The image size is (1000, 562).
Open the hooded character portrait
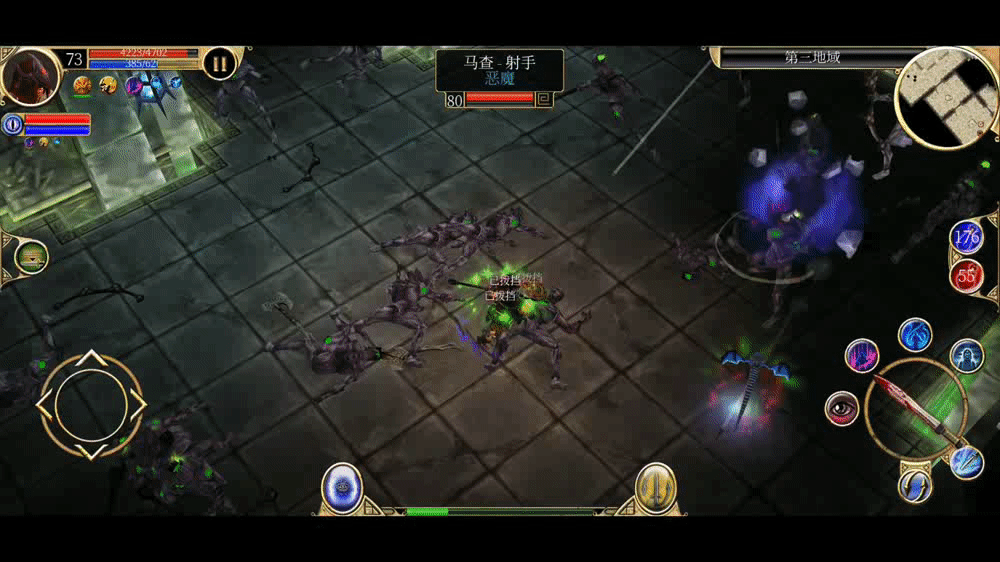(x=30, y=76)
